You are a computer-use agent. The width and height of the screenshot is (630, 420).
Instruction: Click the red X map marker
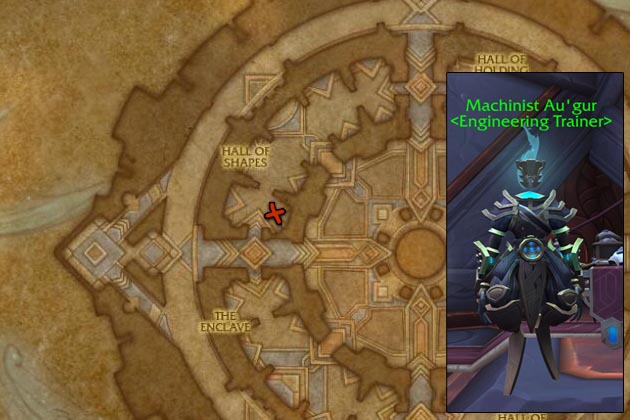coord(272,212)
